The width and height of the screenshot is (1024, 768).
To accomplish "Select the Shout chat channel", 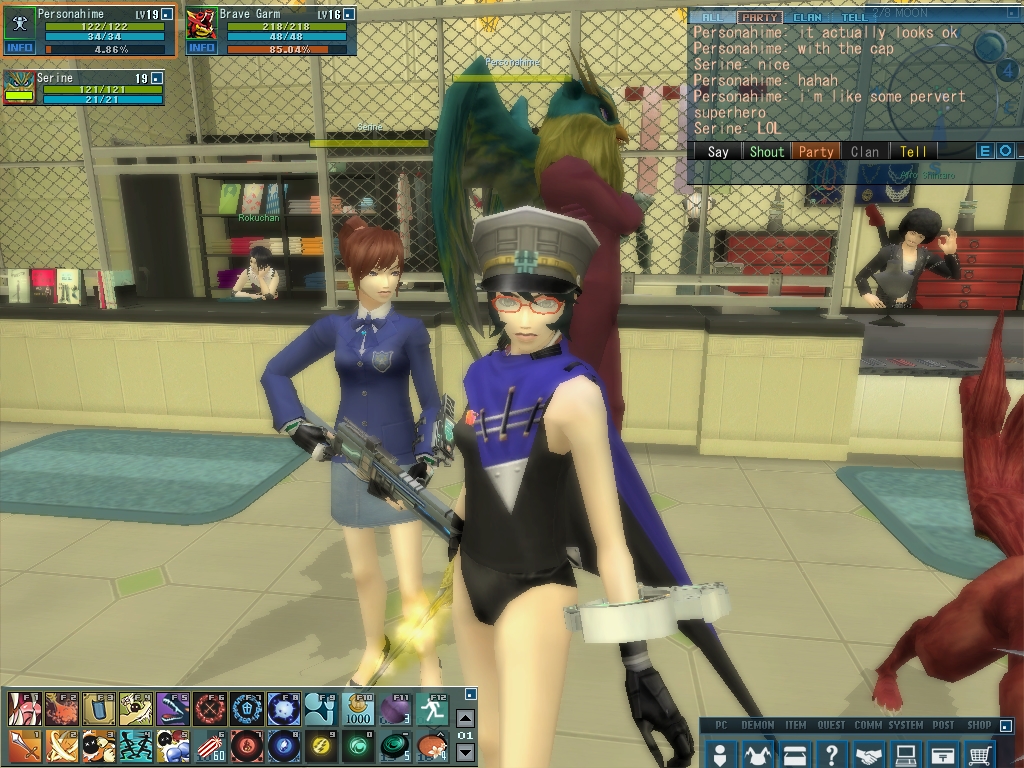I will tap(767, 152).
